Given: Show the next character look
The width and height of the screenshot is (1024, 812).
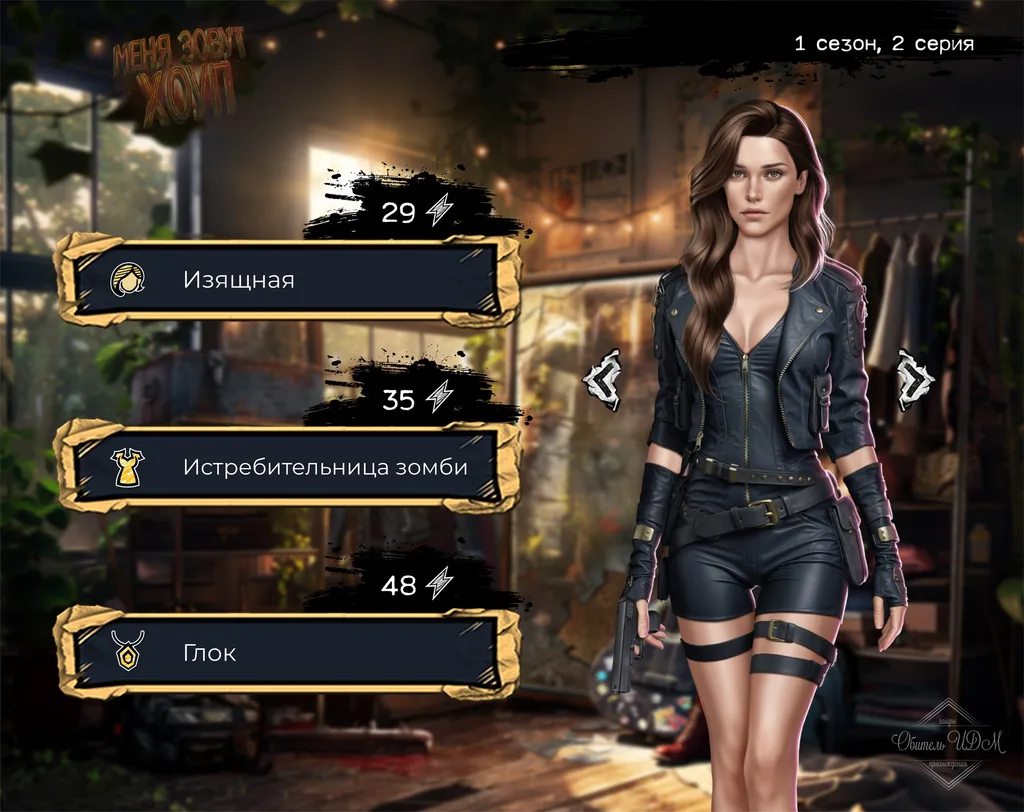Looking at the screenshot, I should click(914, 379).
